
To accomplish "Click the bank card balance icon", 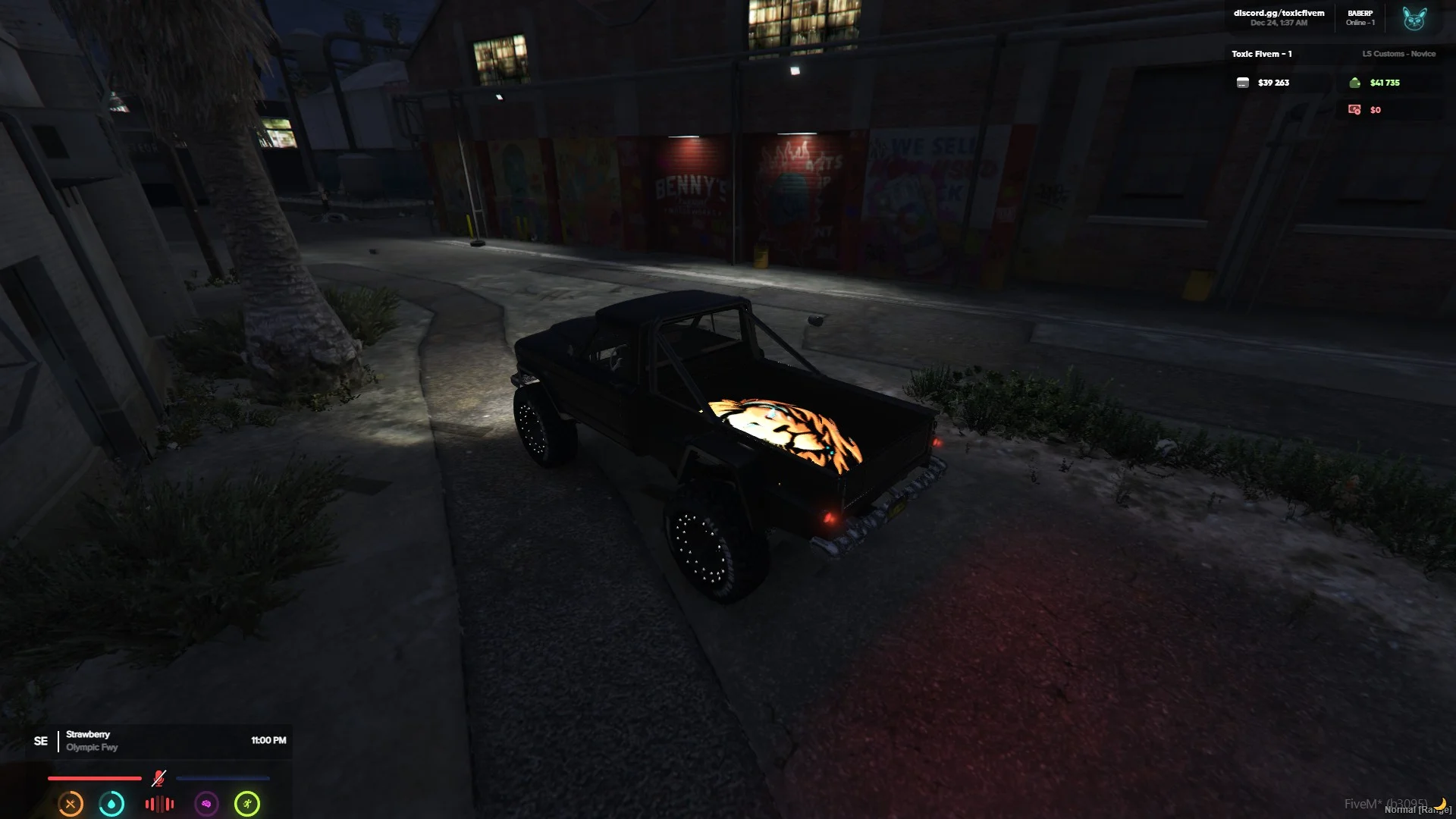I will 1243,83.
